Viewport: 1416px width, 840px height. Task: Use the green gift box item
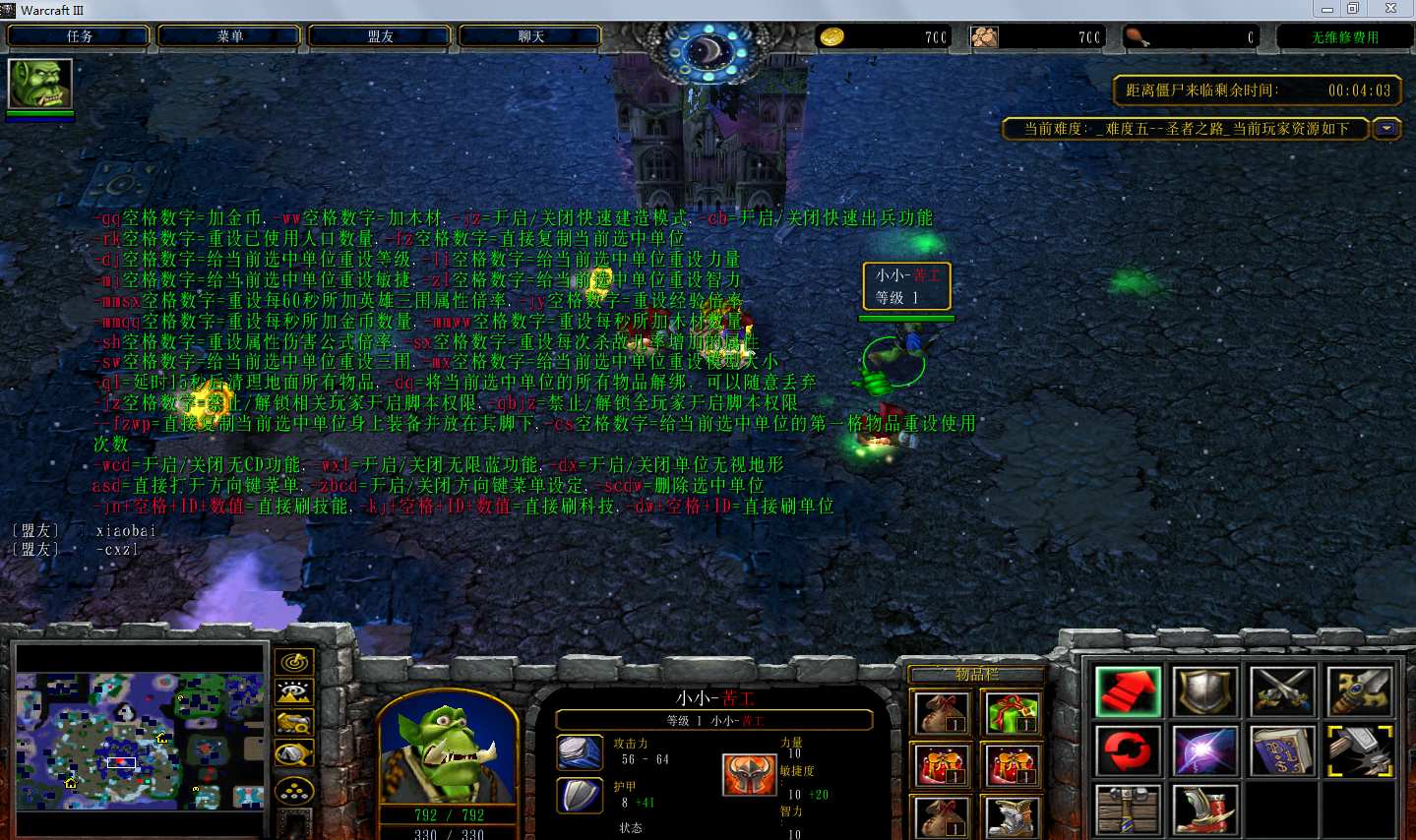1012,714
